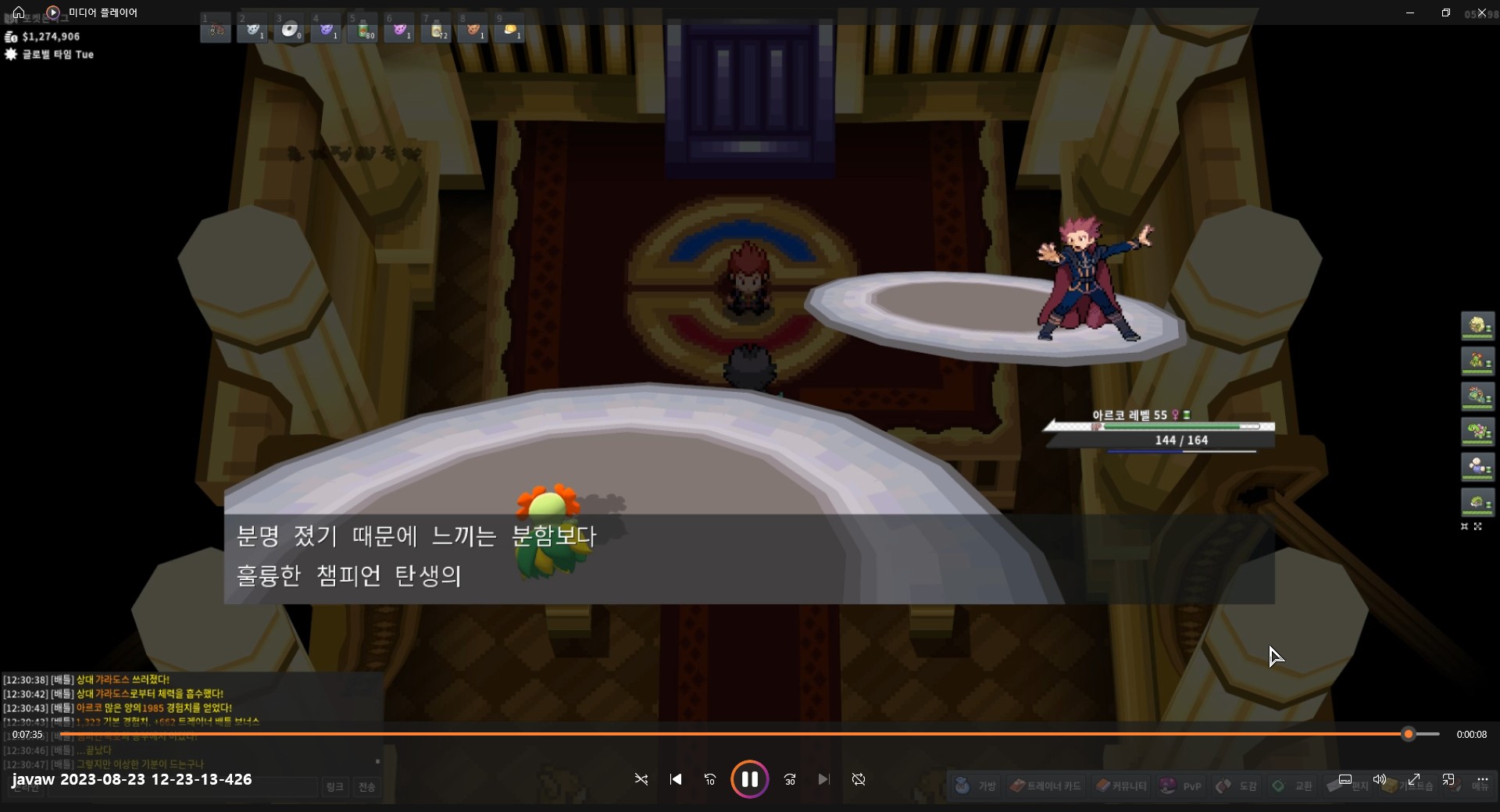The image size is (1500, 812).
Task: Use the silver disc in hotbar slot 3
Action: coord(290,30)
